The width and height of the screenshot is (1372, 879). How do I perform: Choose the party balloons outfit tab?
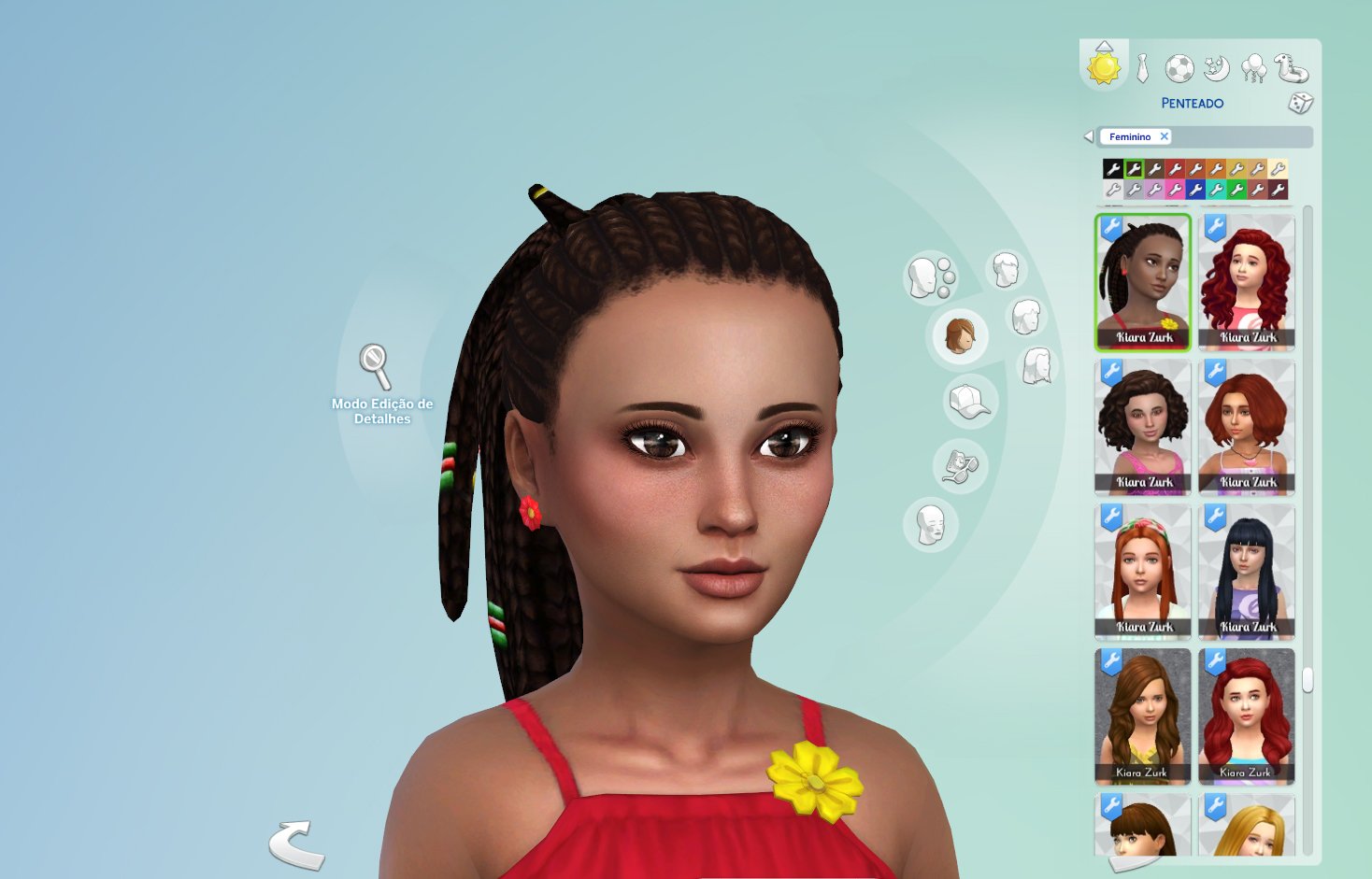pyautogui.click(x=1253, y=68)
